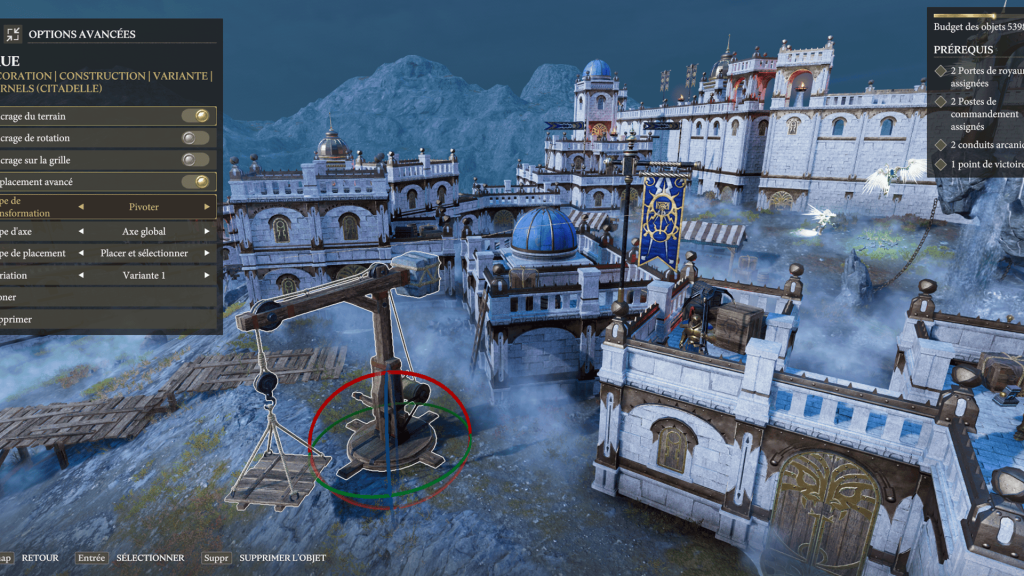
Task: Click left arrow beside 'Placer et sélectionner'
Action: pos(81,253)
